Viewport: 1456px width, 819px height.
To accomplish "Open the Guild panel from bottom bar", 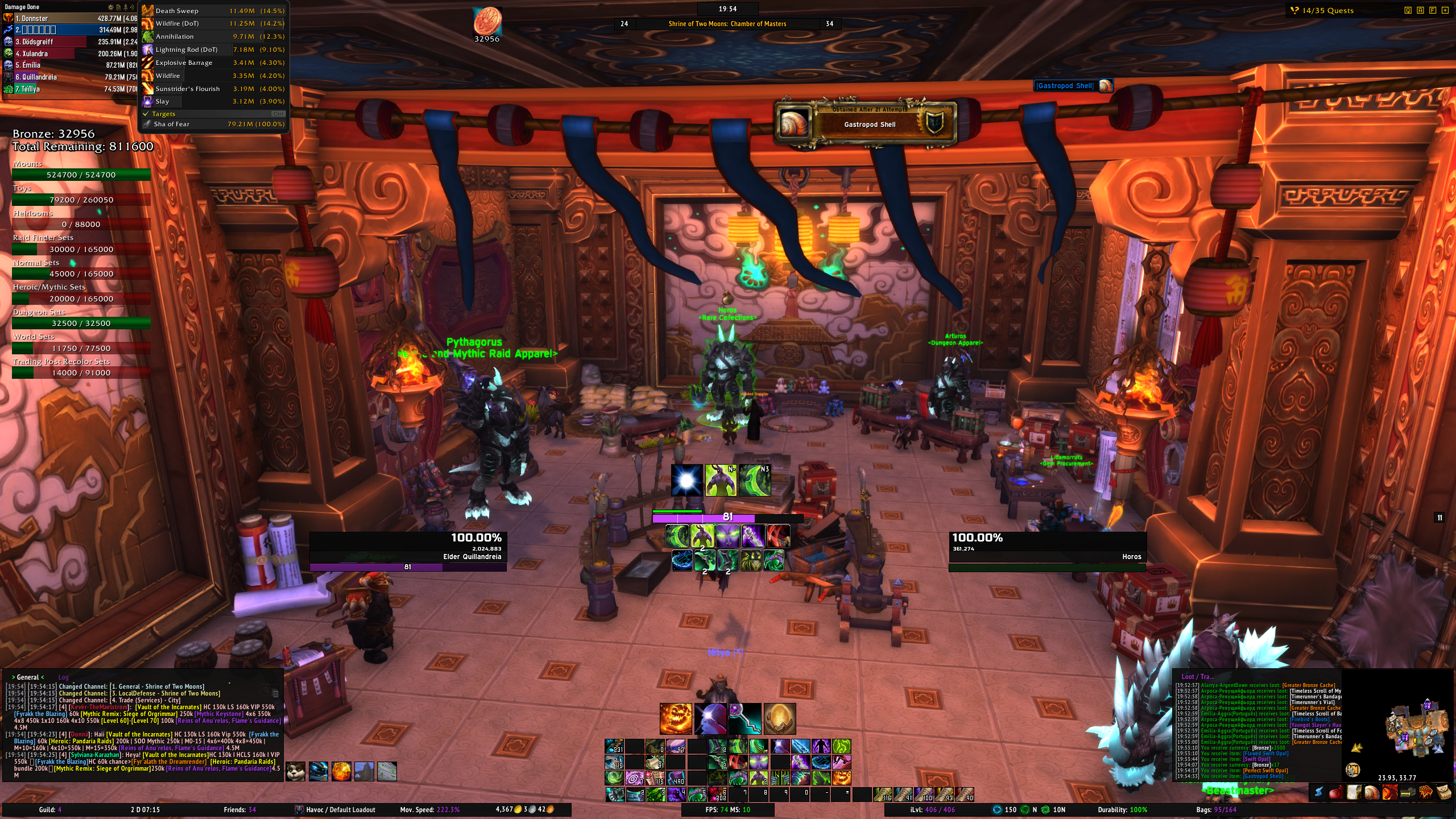I will click(x=50, y=810).
